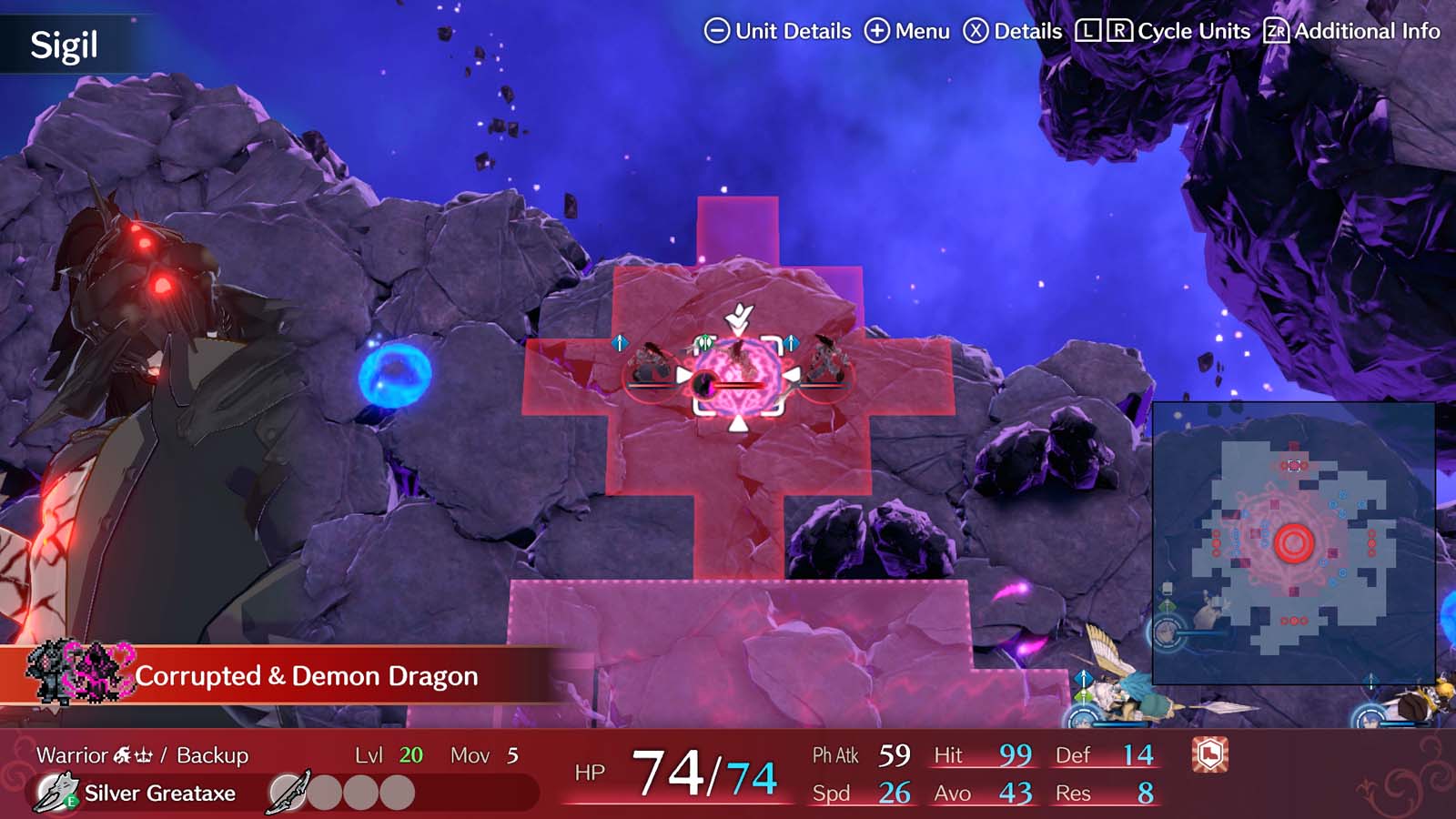
Task: Click the ZR Additional Info icon
Action: (1276, 30)
